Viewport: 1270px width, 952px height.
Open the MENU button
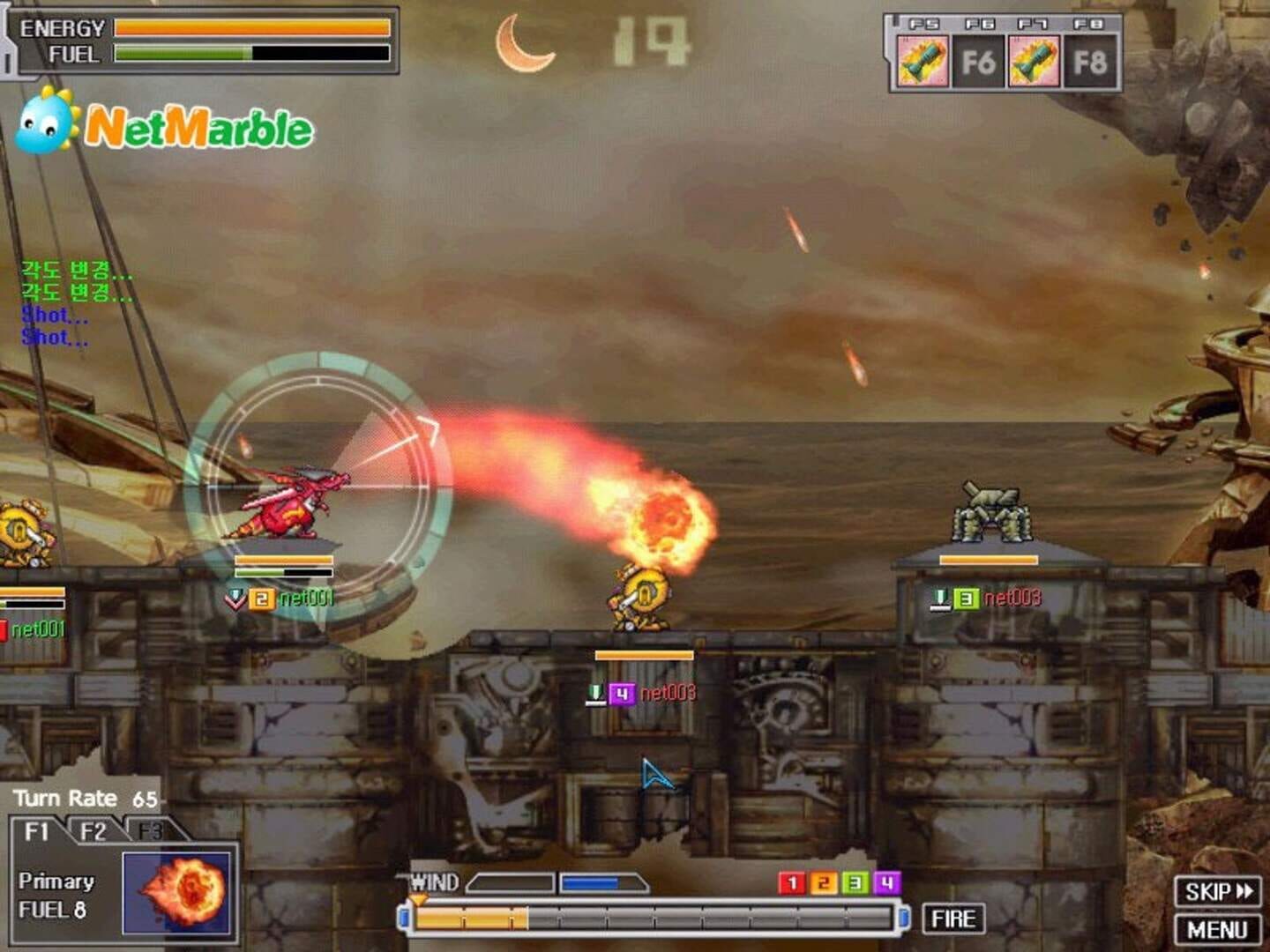tap(1217, 928)
